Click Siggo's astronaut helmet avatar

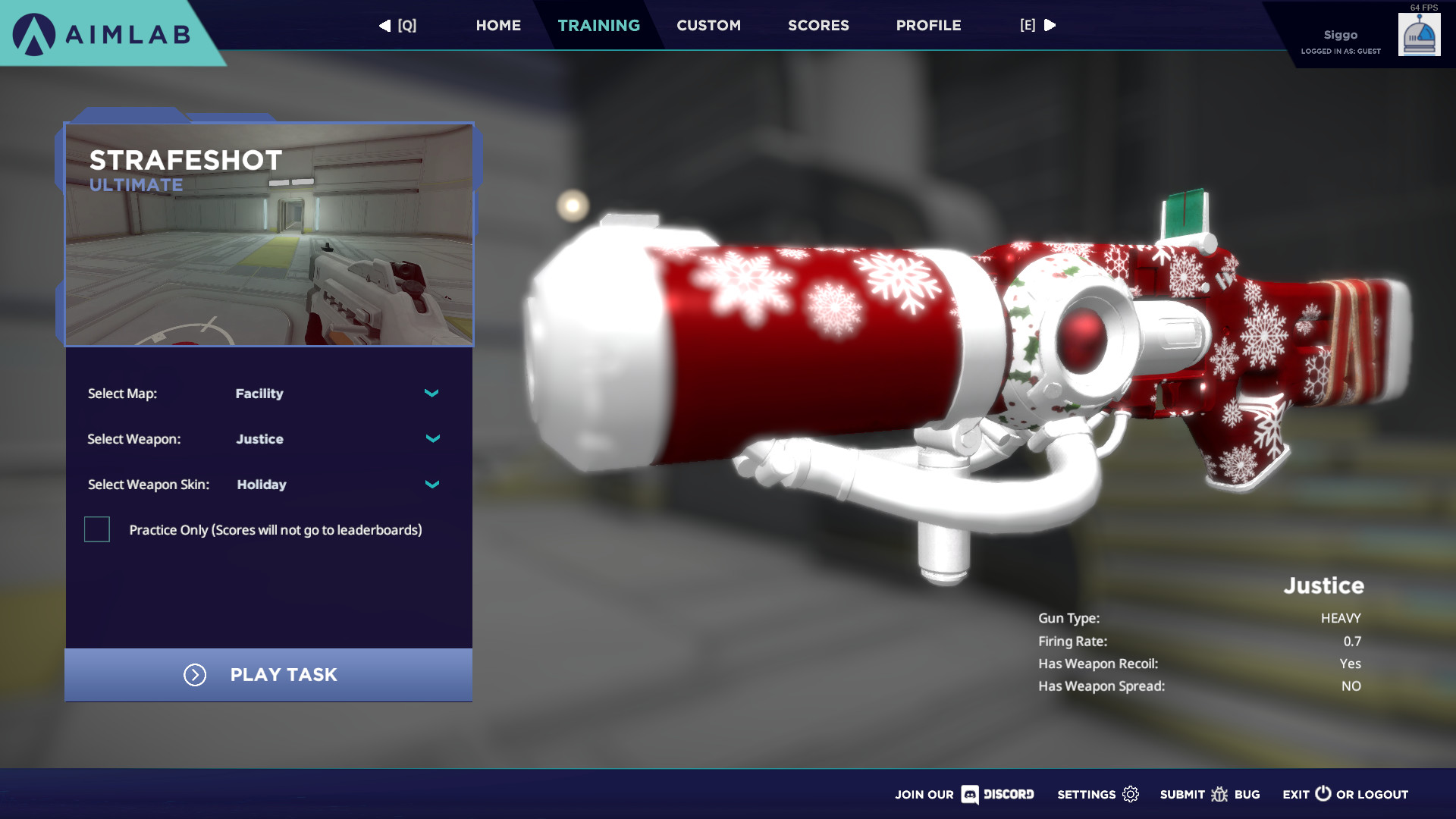1419,33
